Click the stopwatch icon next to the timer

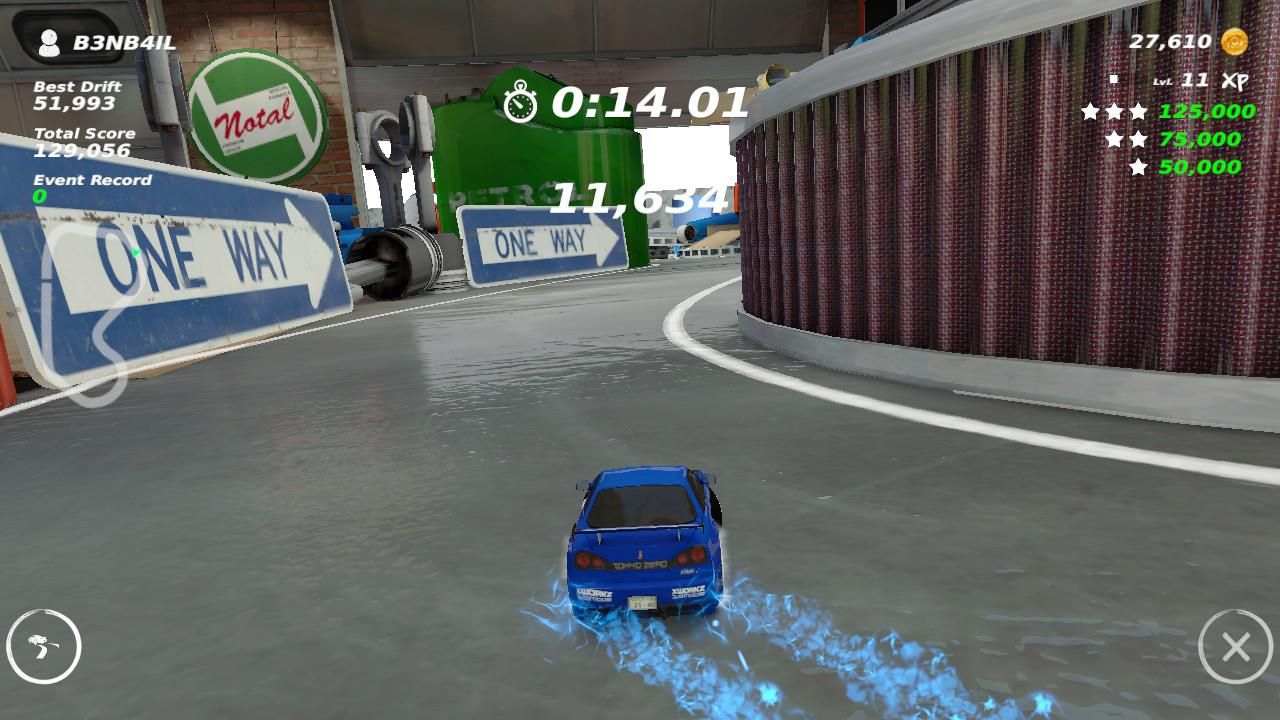click(519, 100)
